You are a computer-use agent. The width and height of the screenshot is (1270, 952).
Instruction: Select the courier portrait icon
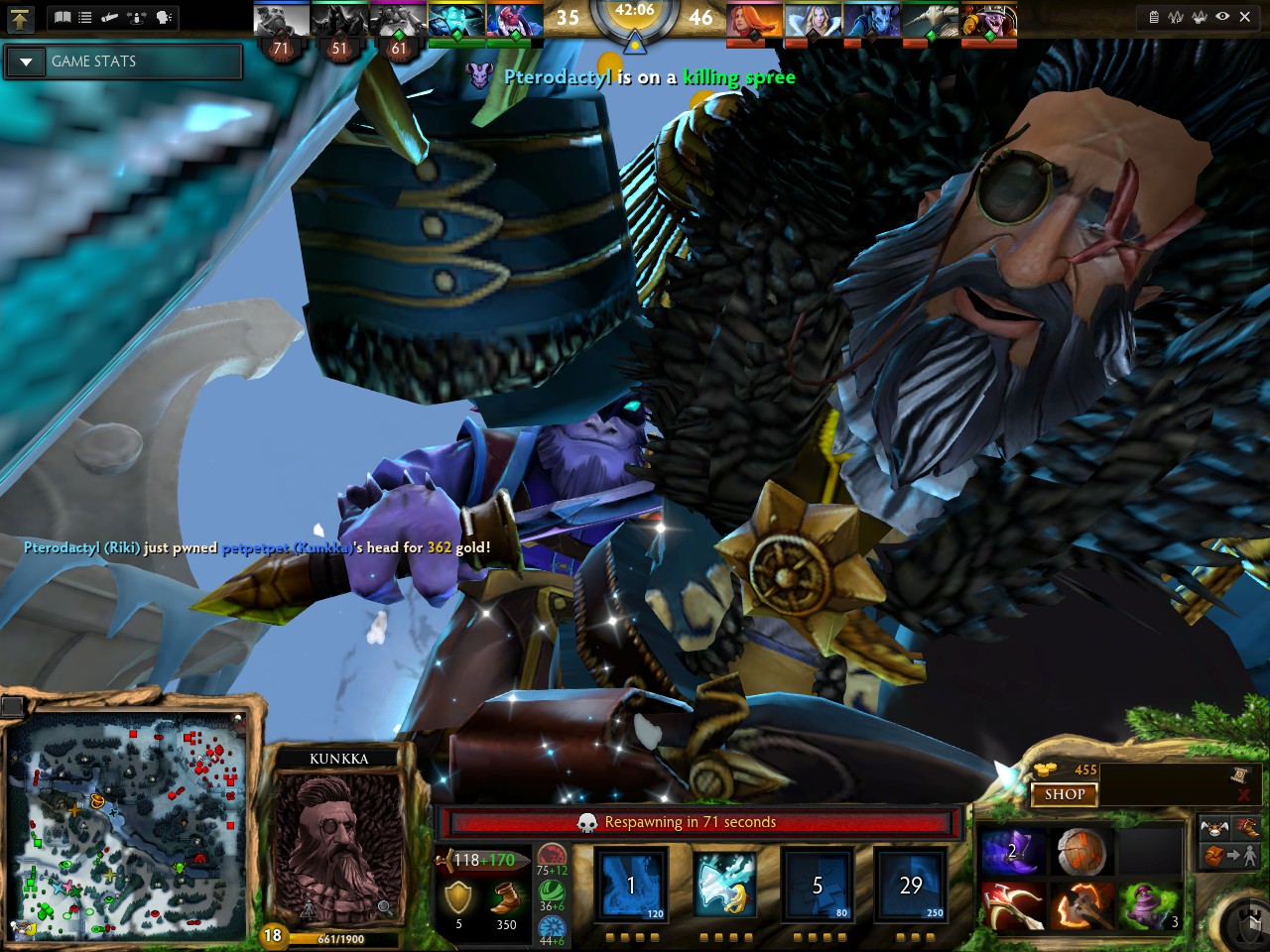pyautogui.click(x=1213, y=827)
